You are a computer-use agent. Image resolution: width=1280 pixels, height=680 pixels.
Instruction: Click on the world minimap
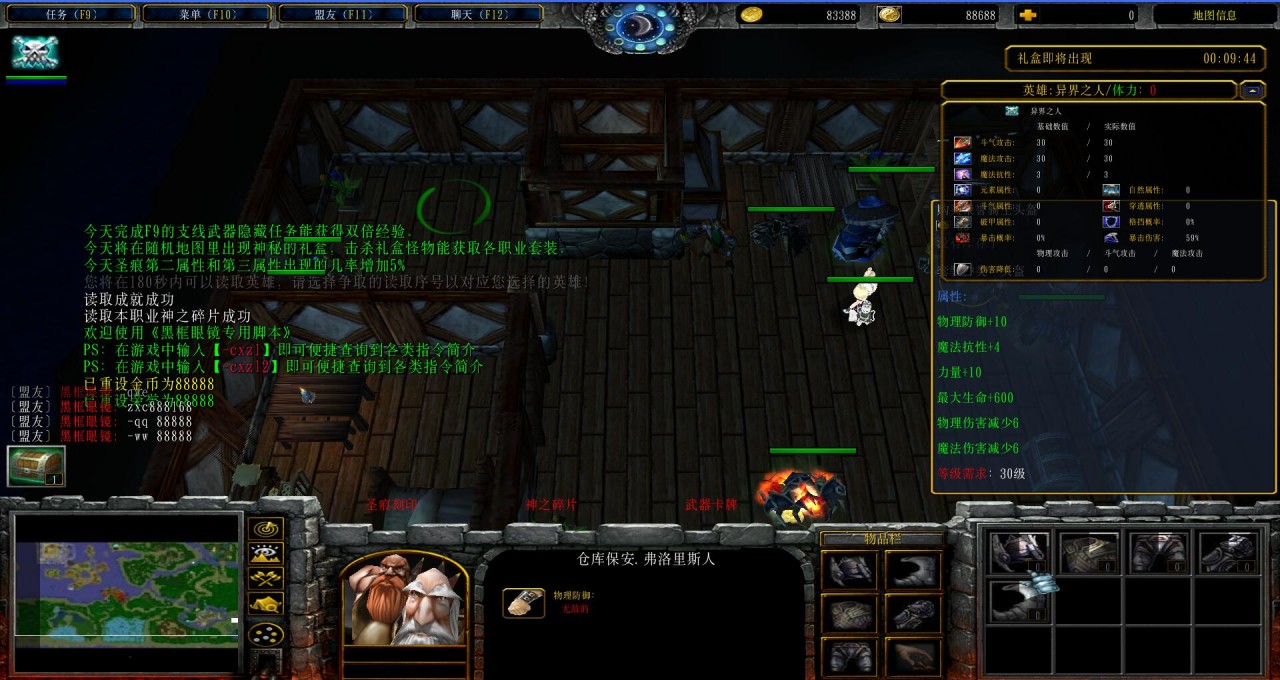coord(127,590)
